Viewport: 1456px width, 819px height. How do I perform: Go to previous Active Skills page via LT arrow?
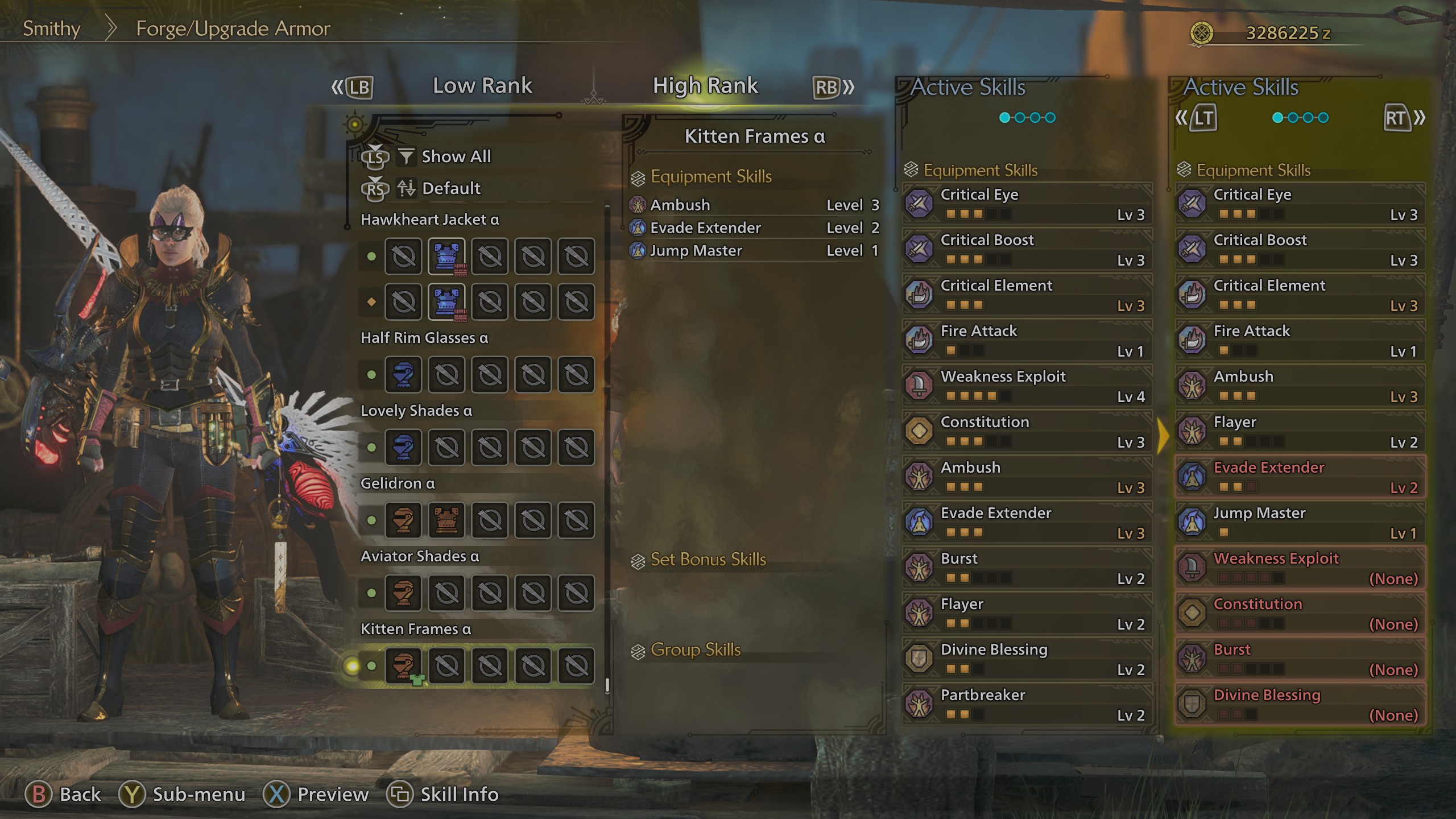(x=1201, y=118)
